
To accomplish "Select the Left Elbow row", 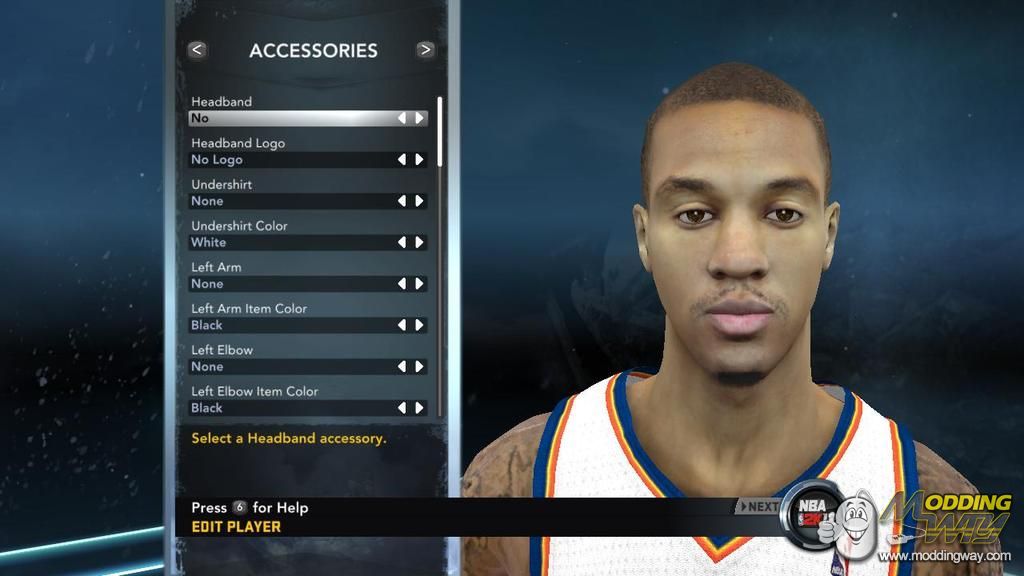I will coord(290,367).
